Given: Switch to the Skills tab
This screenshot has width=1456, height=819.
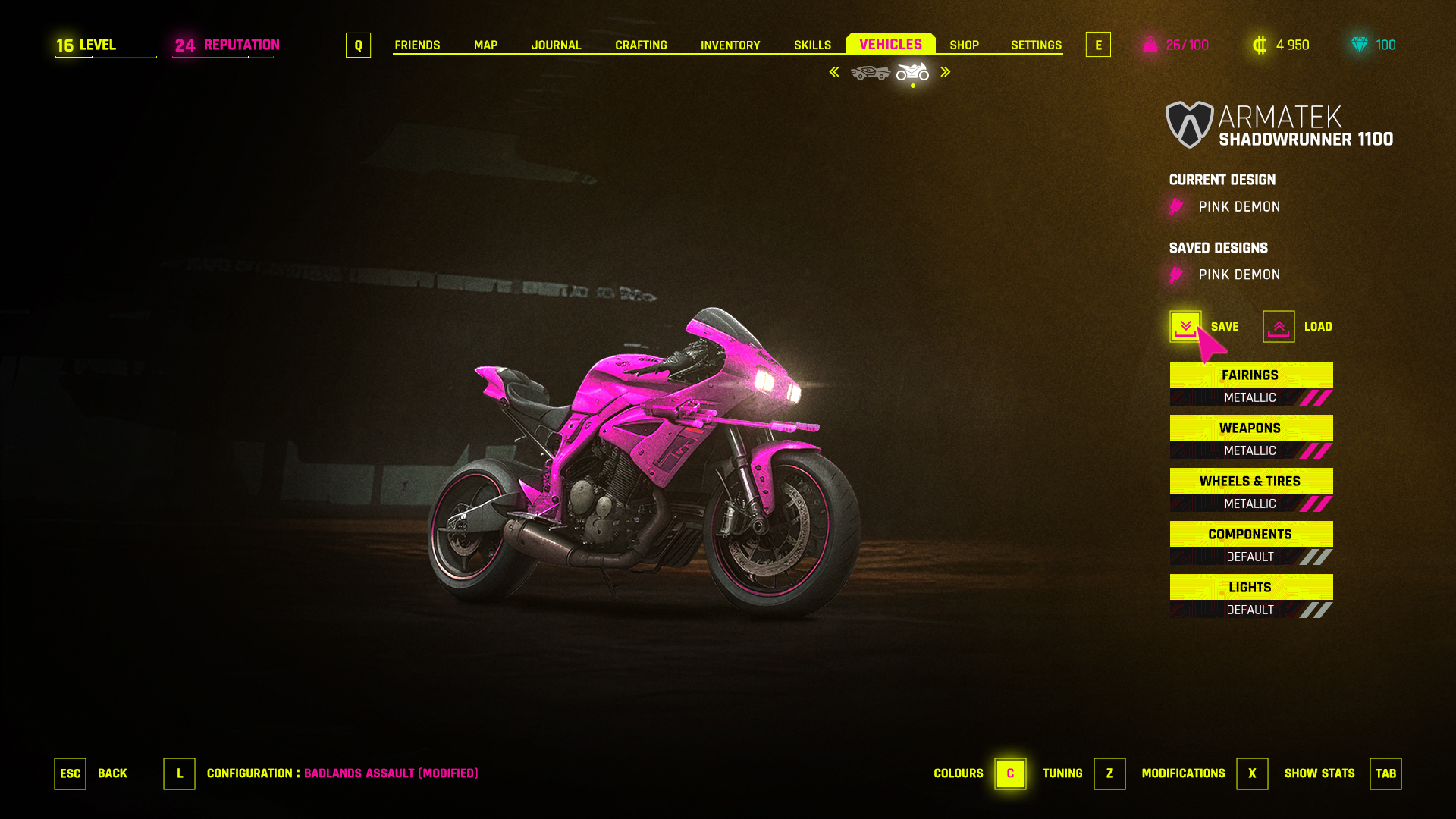Looking at the screenshot, I should pyautogui.click(x=812, y=45).
